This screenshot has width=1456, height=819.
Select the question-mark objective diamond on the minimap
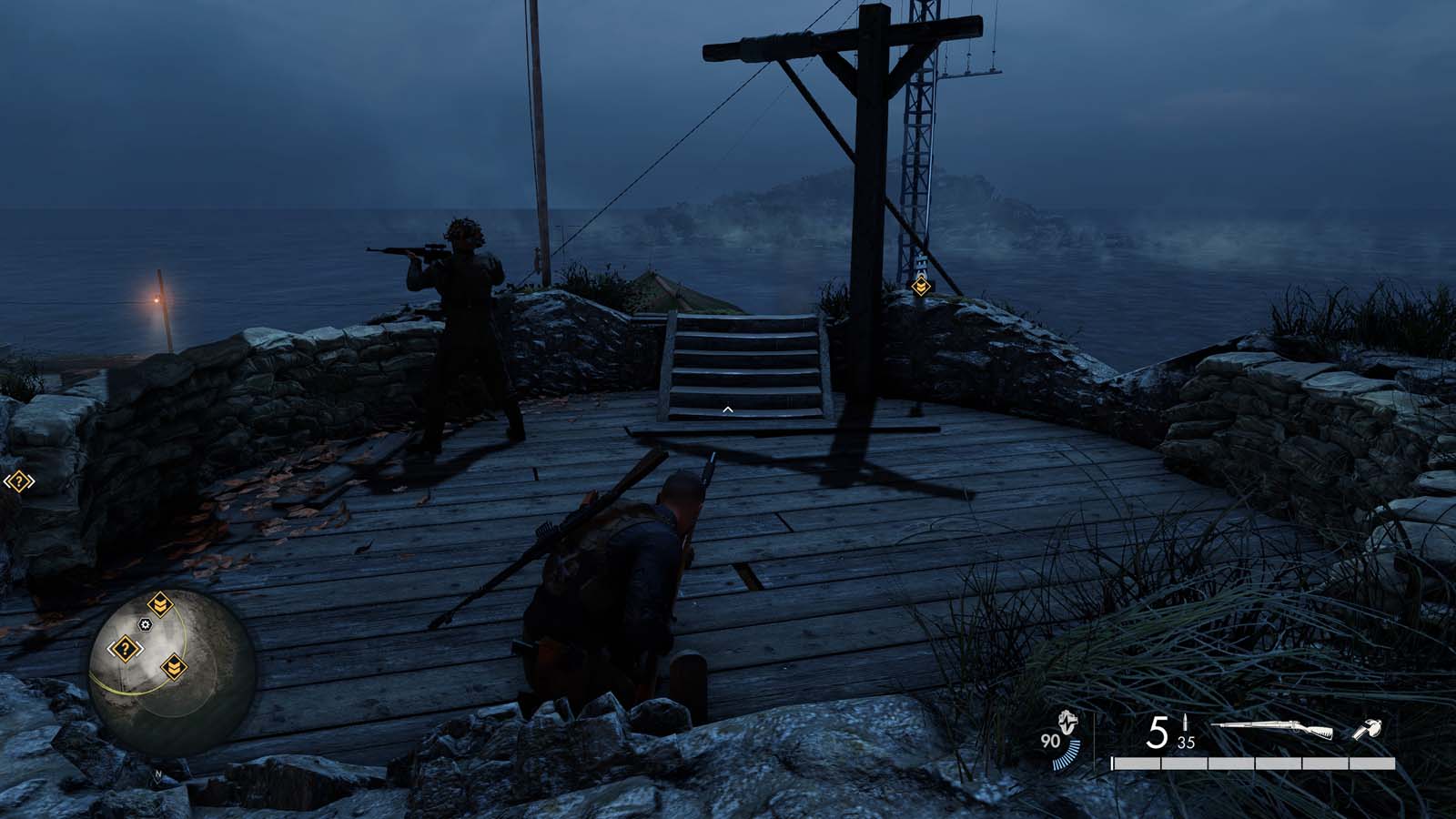click(125, 648)
